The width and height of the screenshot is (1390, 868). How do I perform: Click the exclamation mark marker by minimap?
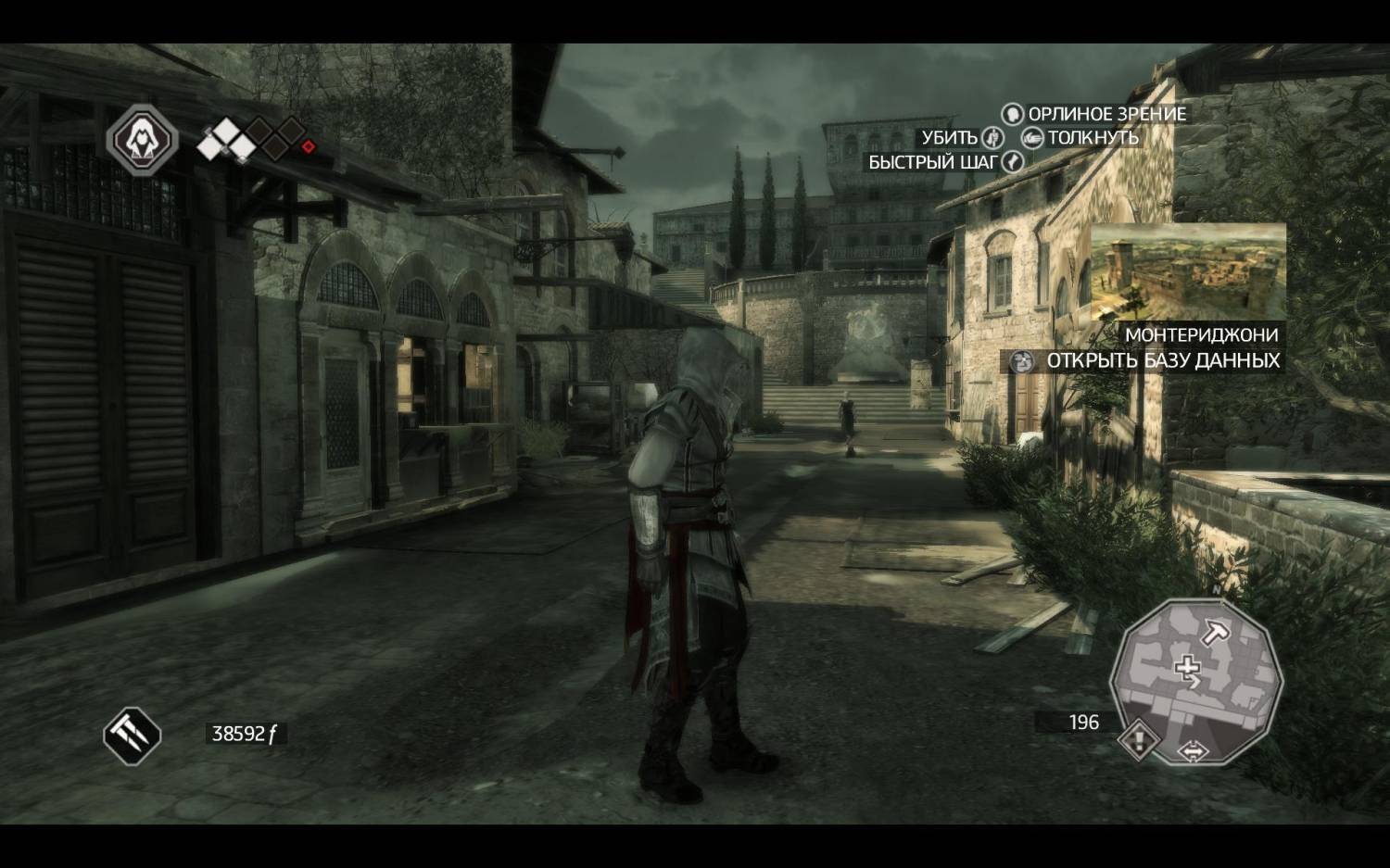click(1139, 740)
